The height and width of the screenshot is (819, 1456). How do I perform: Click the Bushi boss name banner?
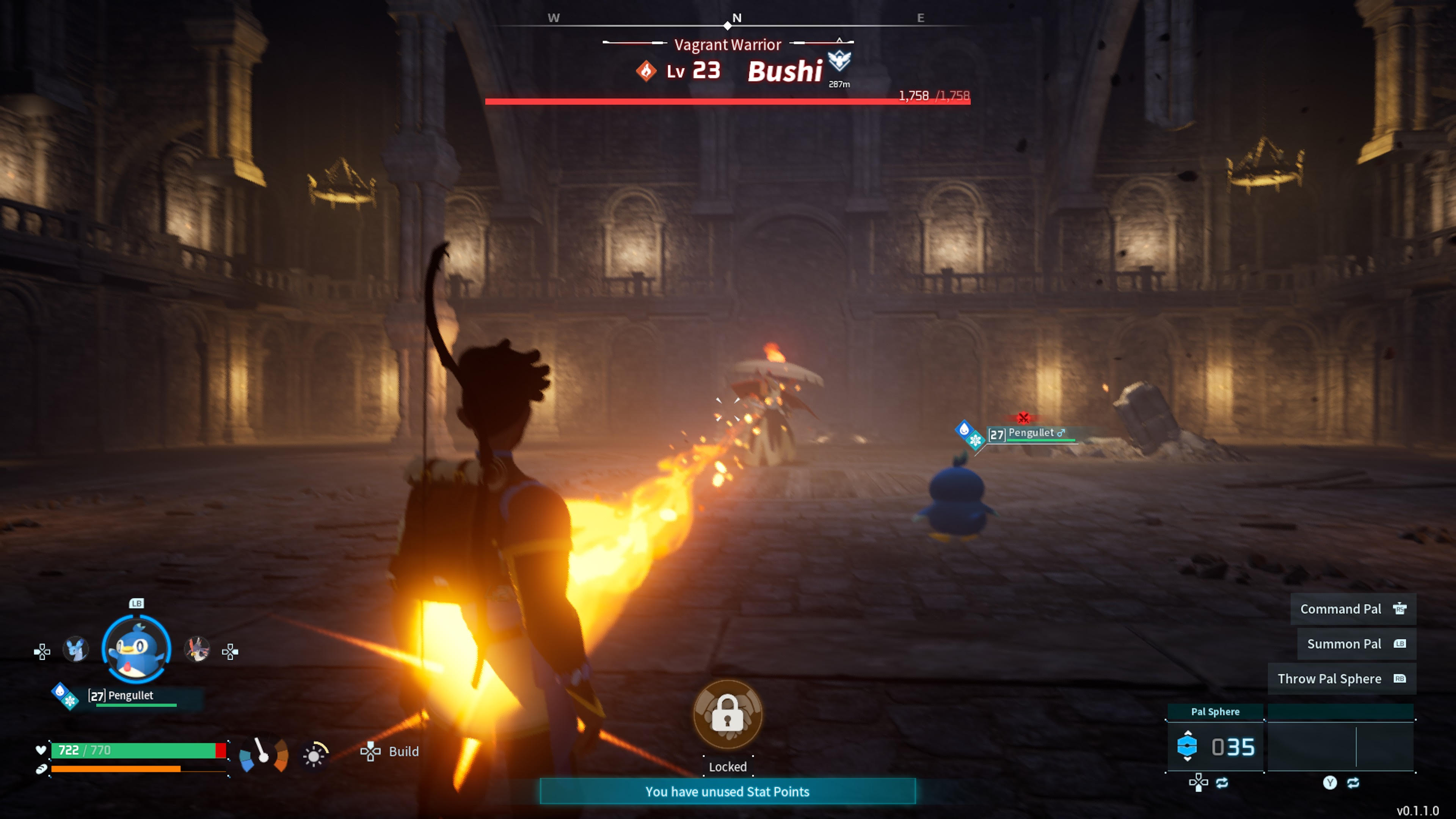click(784, 72)
